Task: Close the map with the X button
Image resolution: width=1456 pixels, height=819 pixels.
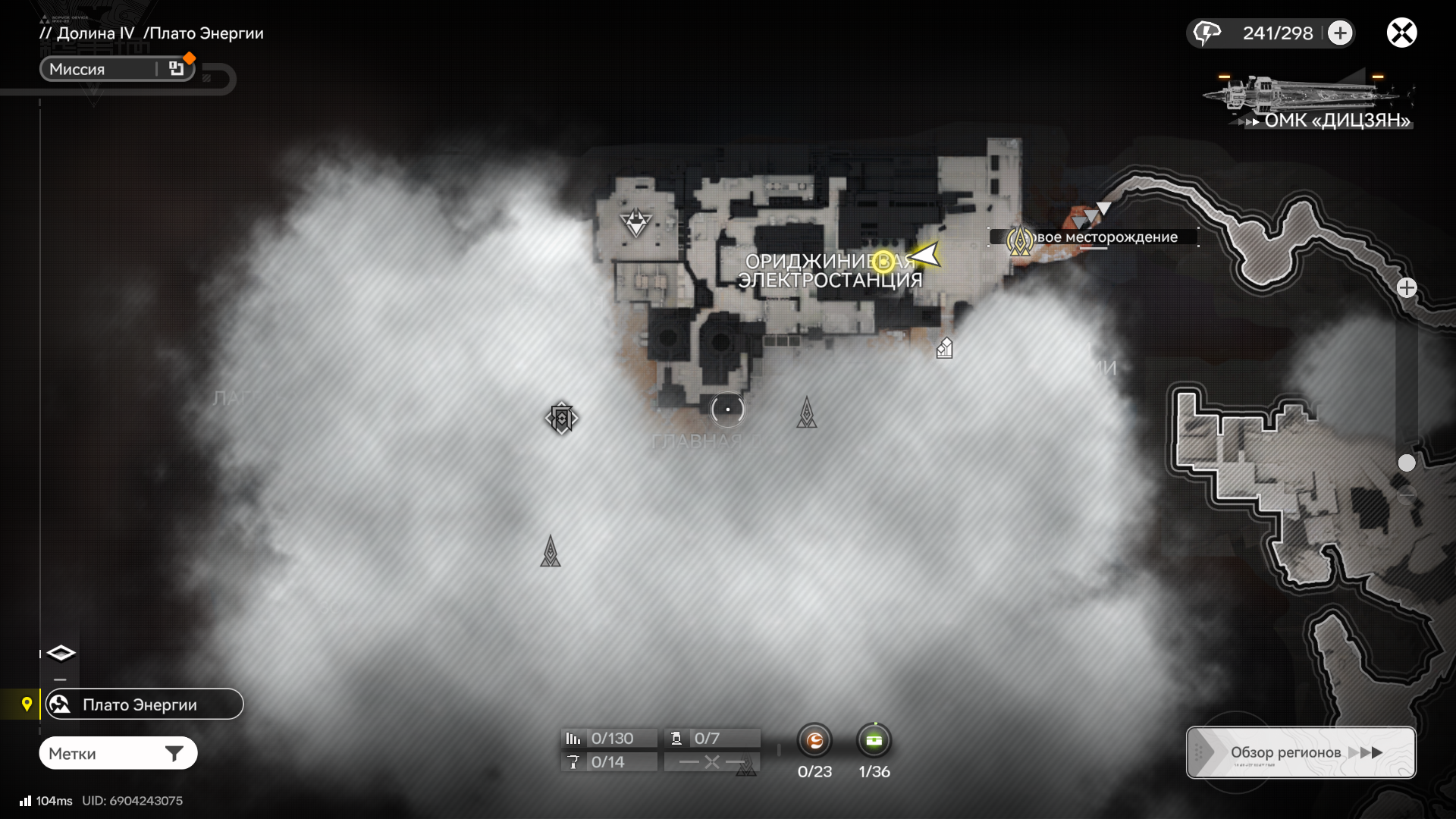Action: pos(1401,33)
